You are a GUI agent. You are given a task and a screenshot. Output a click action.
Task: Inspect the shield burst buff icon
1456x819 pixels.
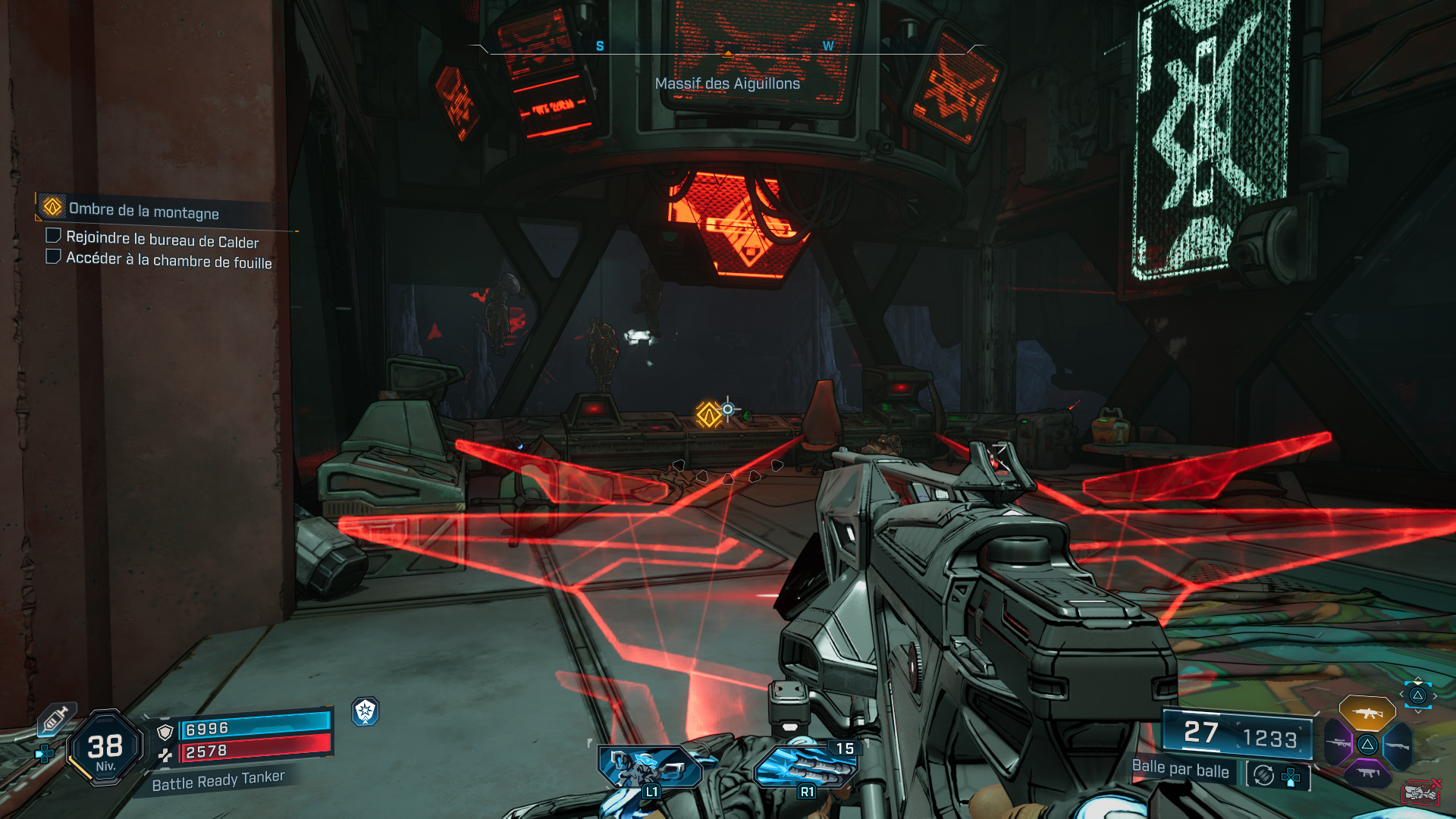coord(366,711)
